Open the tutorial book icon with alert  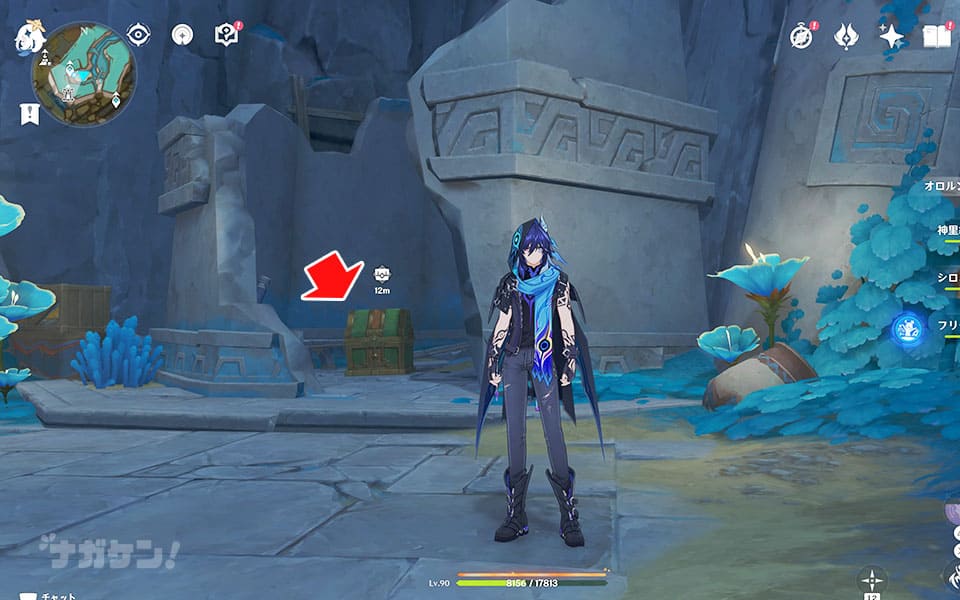click(x=226, y=34)
